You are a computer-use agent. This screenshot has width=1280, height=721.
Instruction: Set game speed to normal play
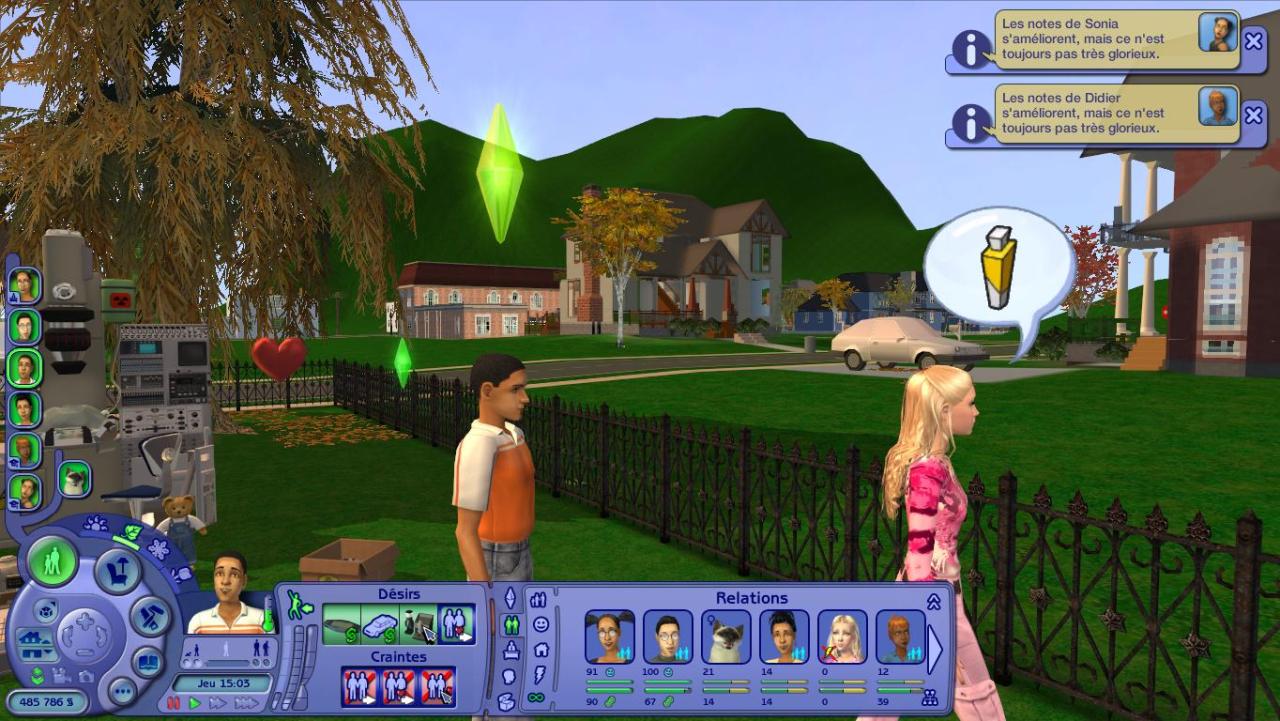195,703
